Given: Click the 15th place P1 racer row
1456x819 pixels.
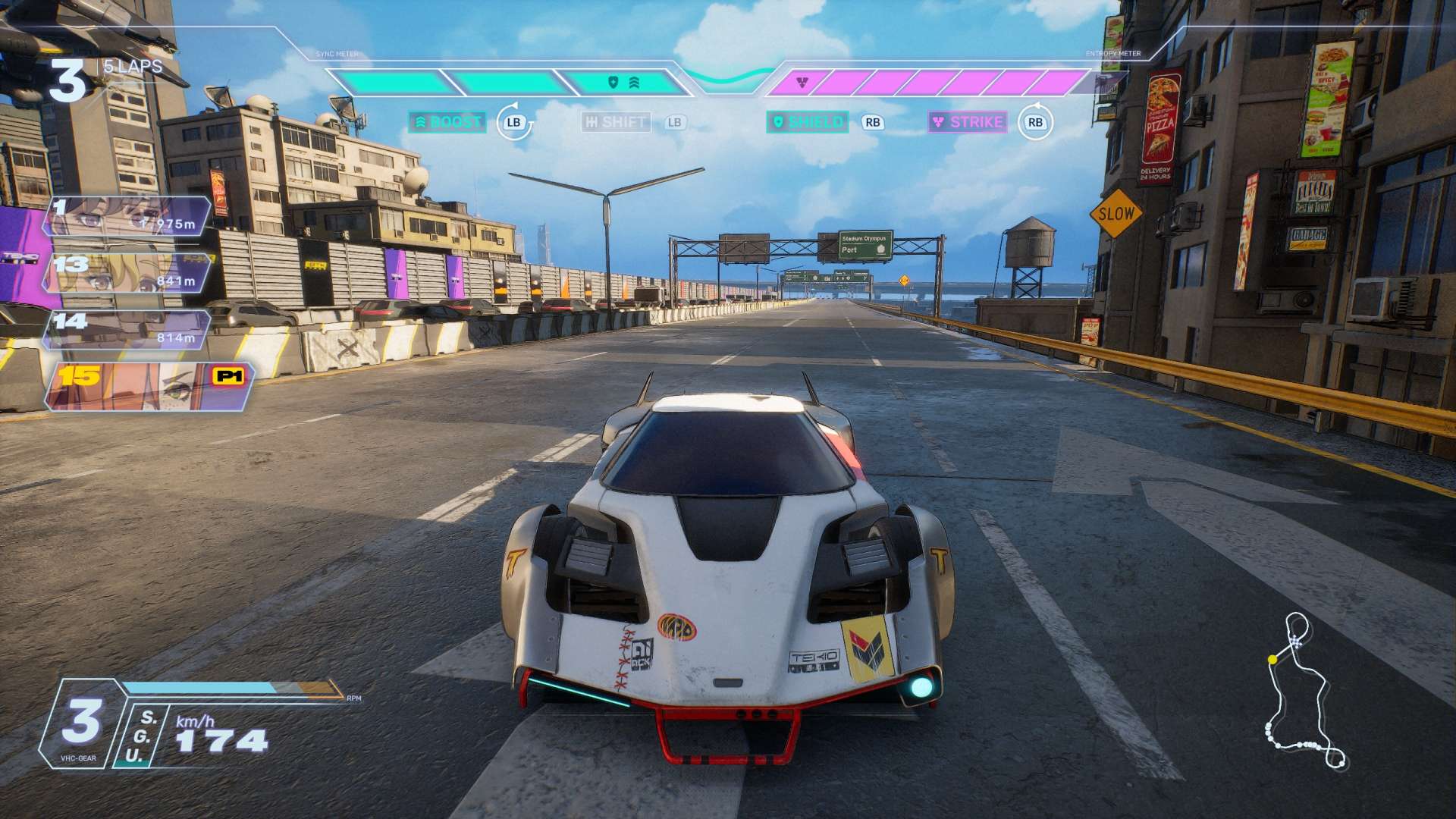Looking at the screenshot, I should (x=148, y=386).
